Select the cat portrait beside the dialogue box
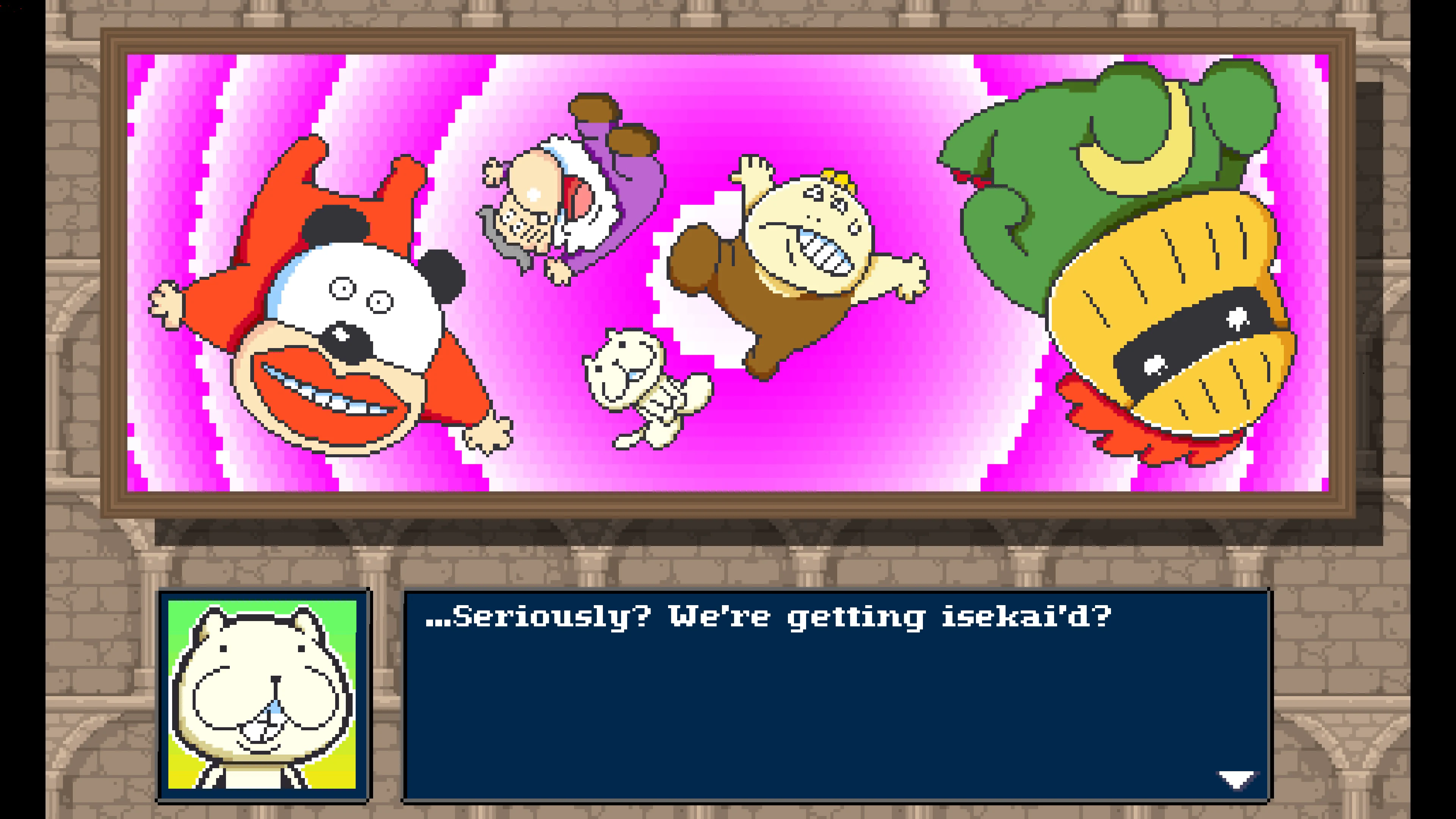Image resolution: width=1456 pixels, height=819 pixels. [263, 695]
